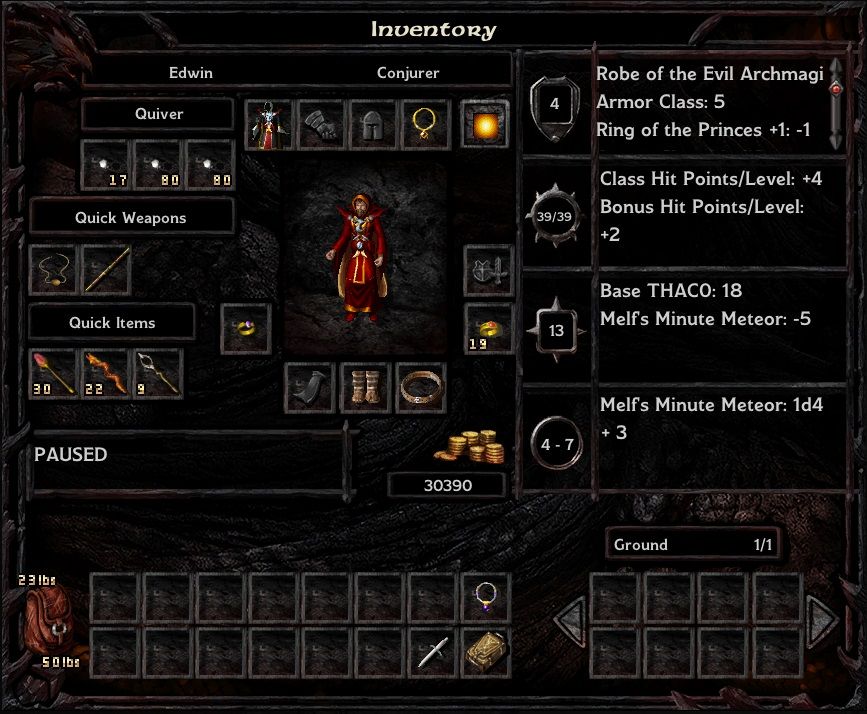The height and width of the screenshot is (714, 867).
Task: Select the dagger in the backpack
Action: 433,652
